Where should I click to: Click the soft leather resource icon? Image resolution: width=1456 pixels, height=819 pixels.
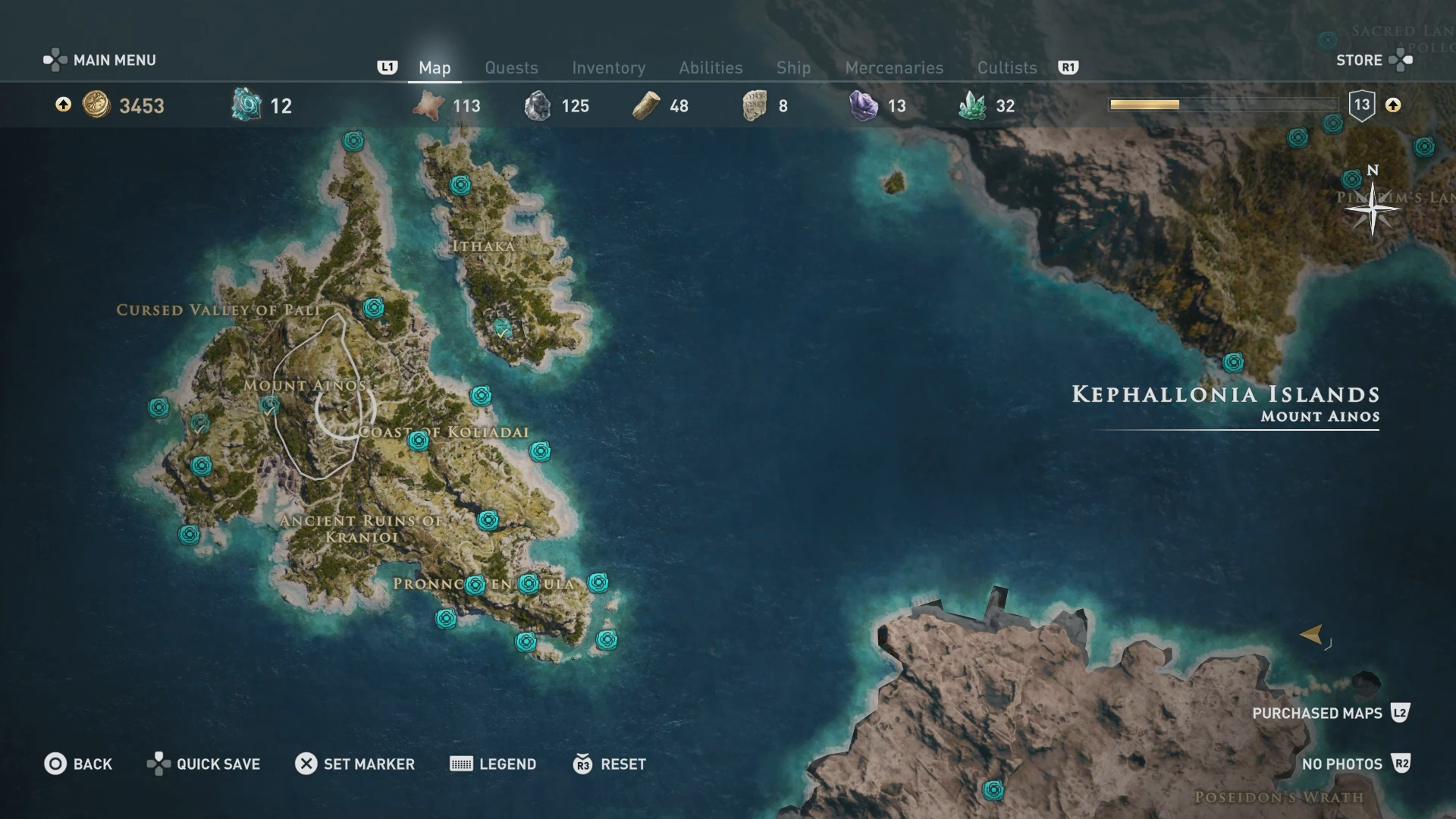click(x=428, y=106)
